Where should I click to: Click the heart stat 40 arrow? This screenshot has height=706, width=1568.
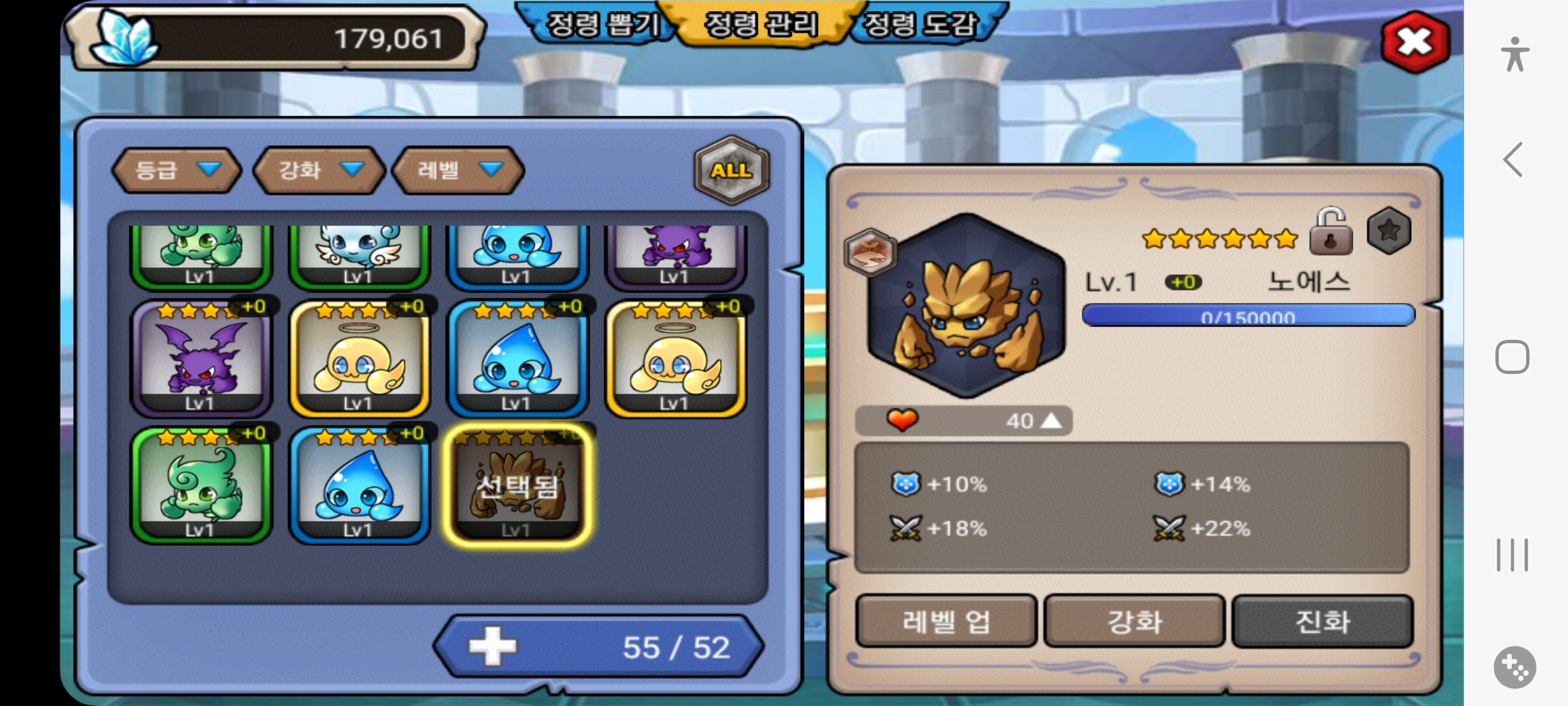[1051, 420]
